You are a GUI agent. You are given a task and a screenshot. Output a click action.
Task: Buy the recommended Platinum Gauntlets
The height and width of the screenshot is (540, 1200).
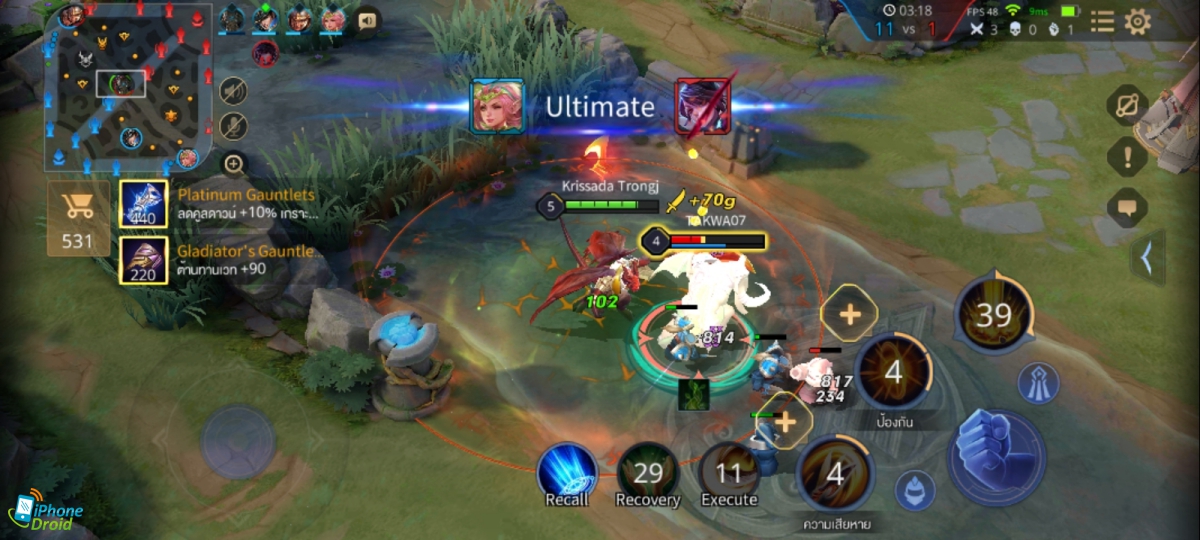click(144, 204)
